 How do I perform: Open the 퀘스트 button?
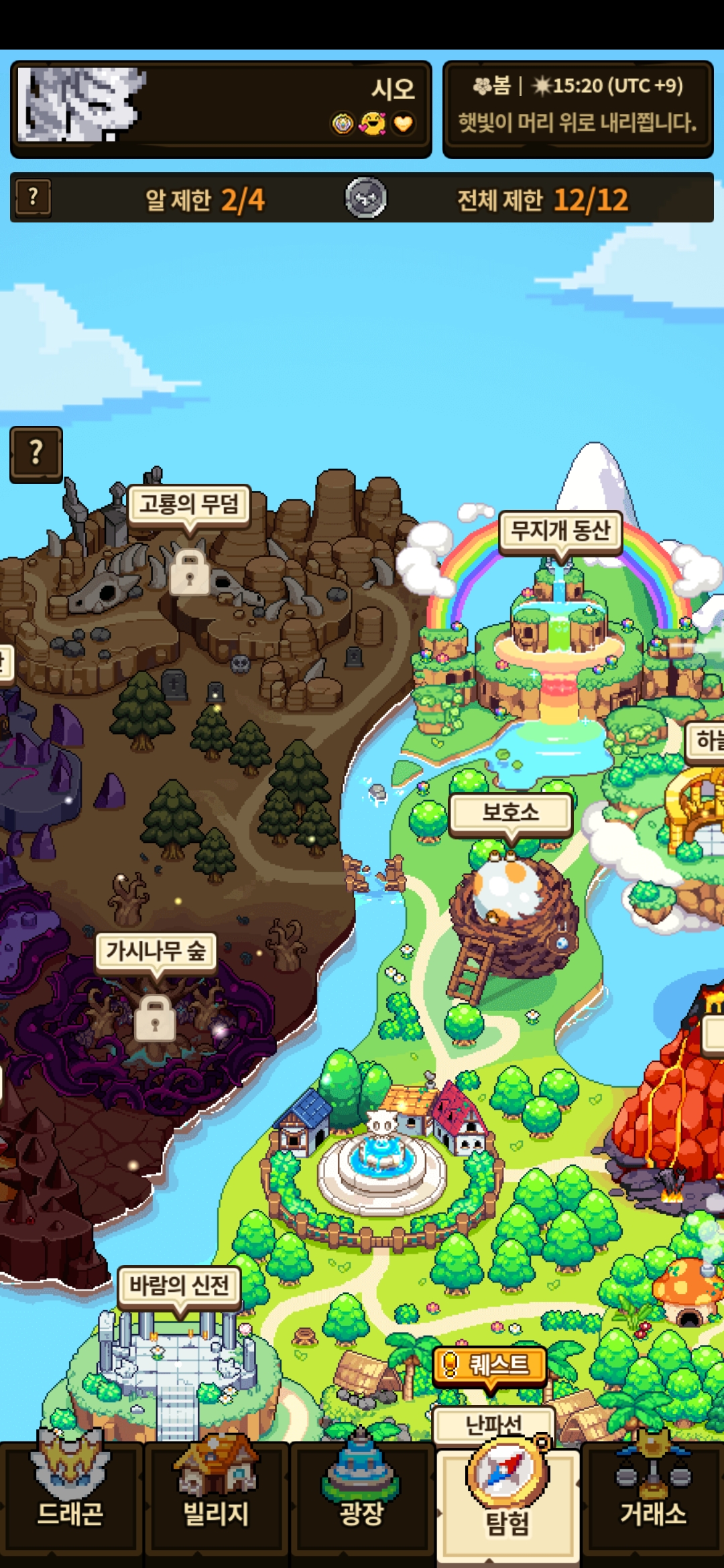(x=490, y=1364)
